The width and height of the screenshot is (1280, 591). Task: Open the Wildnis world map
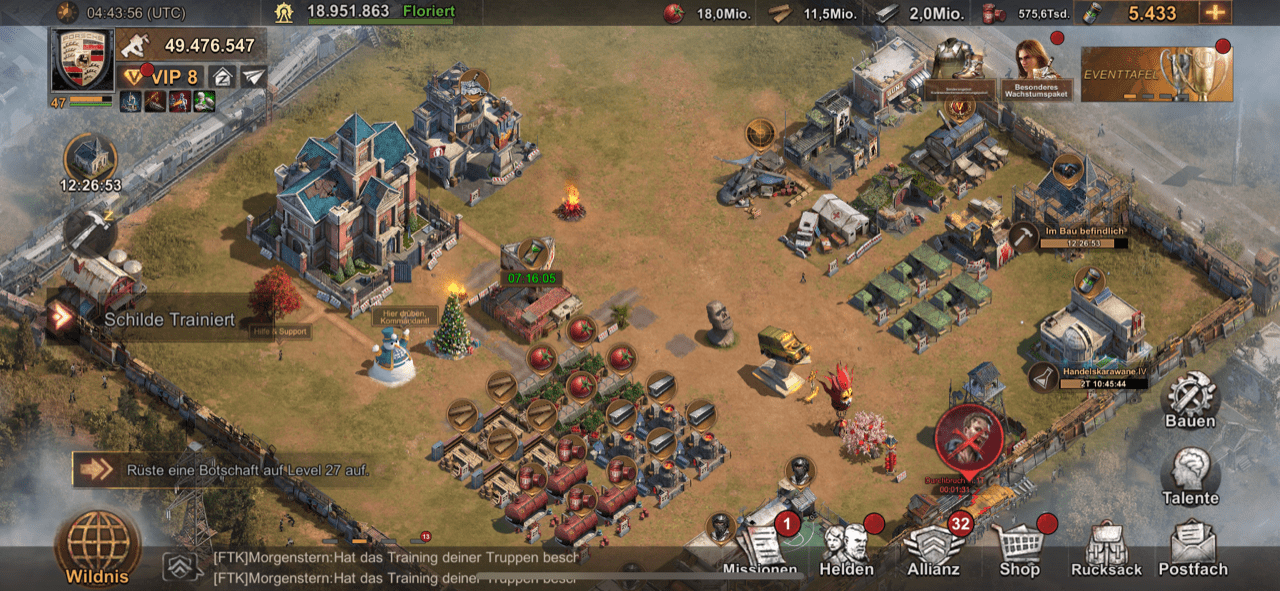97,545
